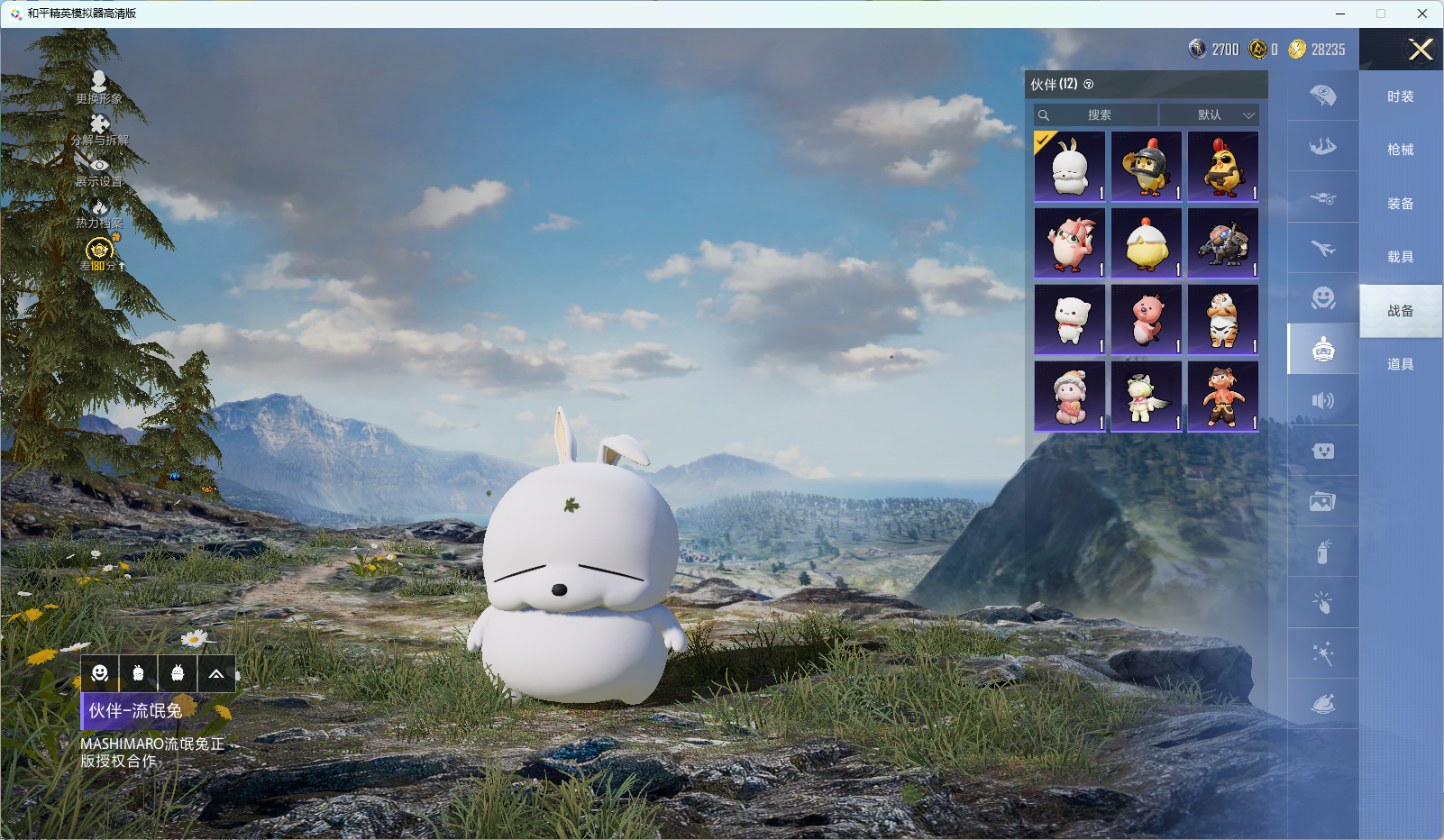This screenshot has height=840, width=1444.
Task: Play the smiley emote action
Action: [x=100, y=673]
